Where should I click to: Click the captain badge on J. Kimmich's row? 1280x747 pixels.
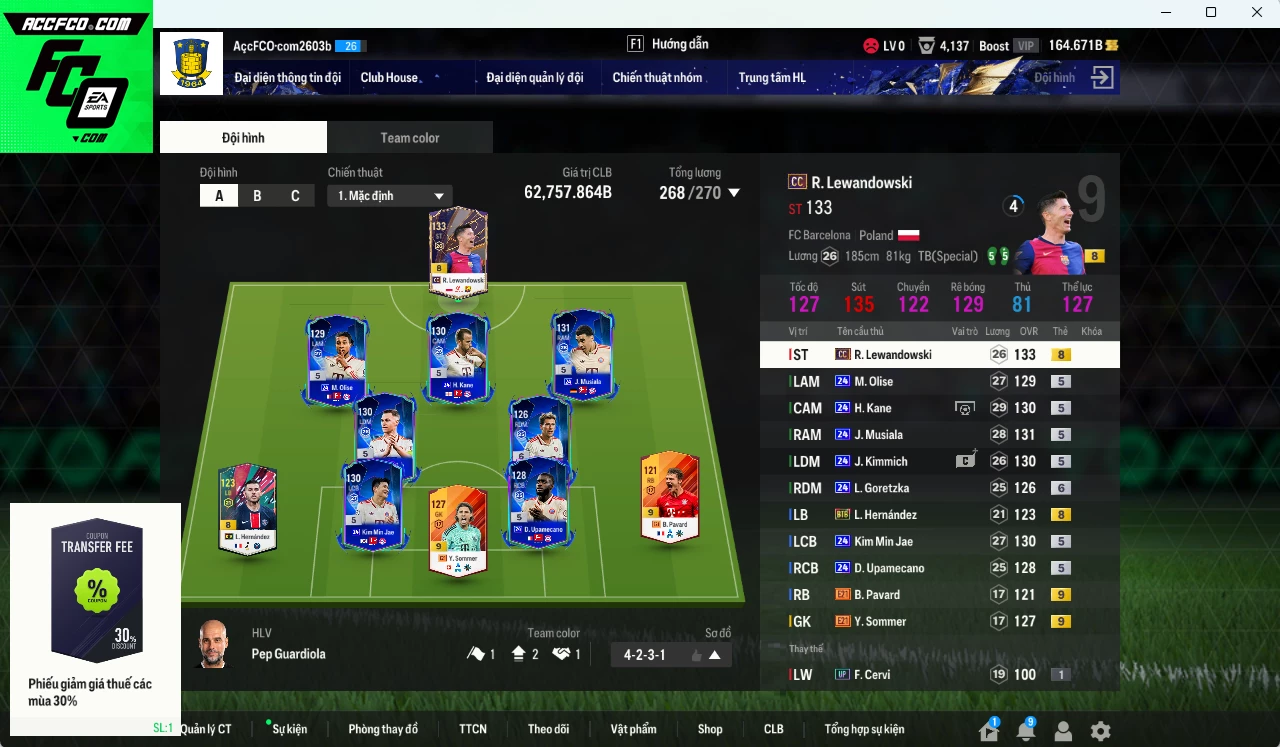(x=964, y=461)
